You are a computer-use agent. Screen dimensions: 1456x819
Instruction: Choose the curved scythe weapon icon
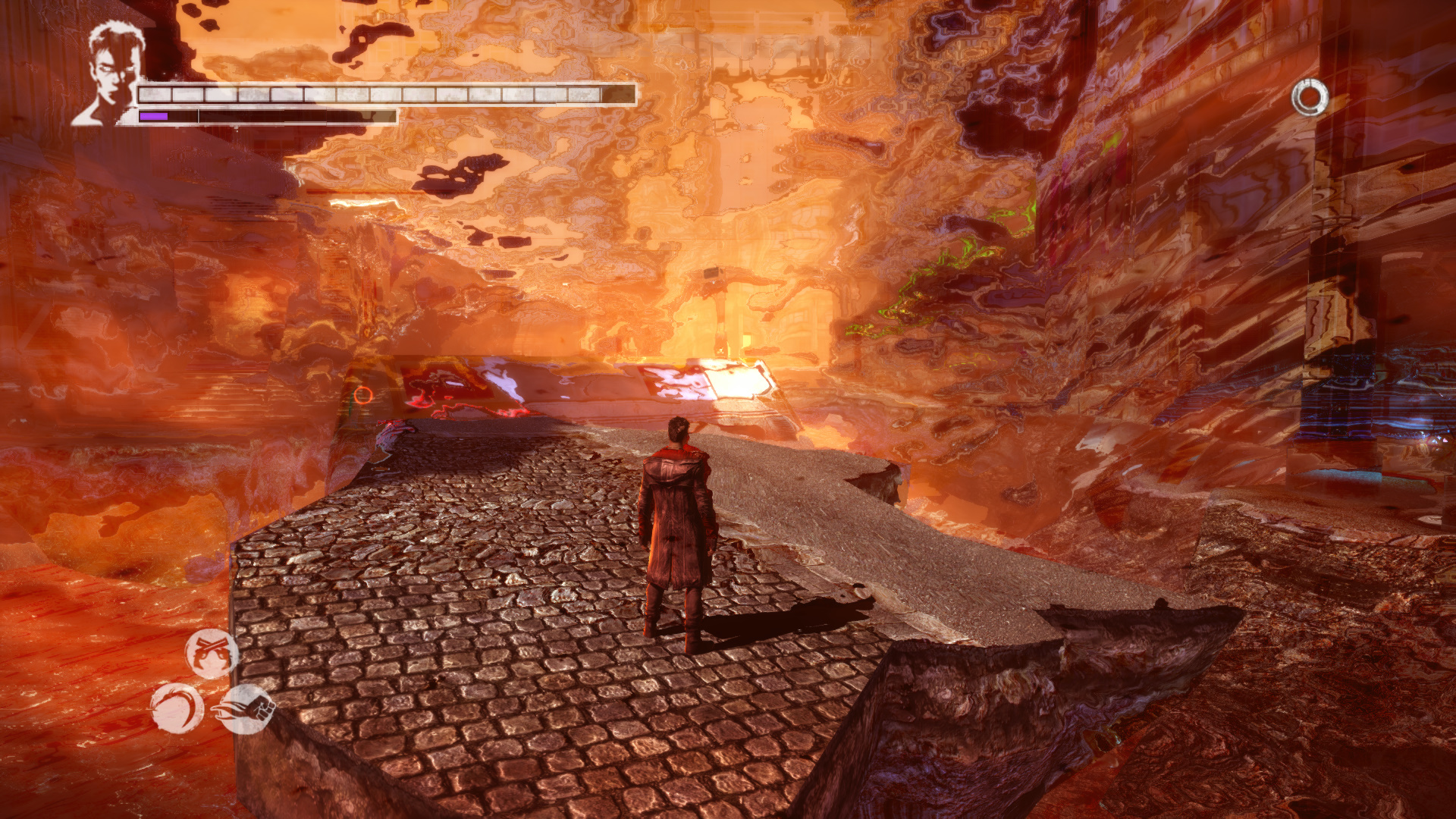tap(177, 708)
